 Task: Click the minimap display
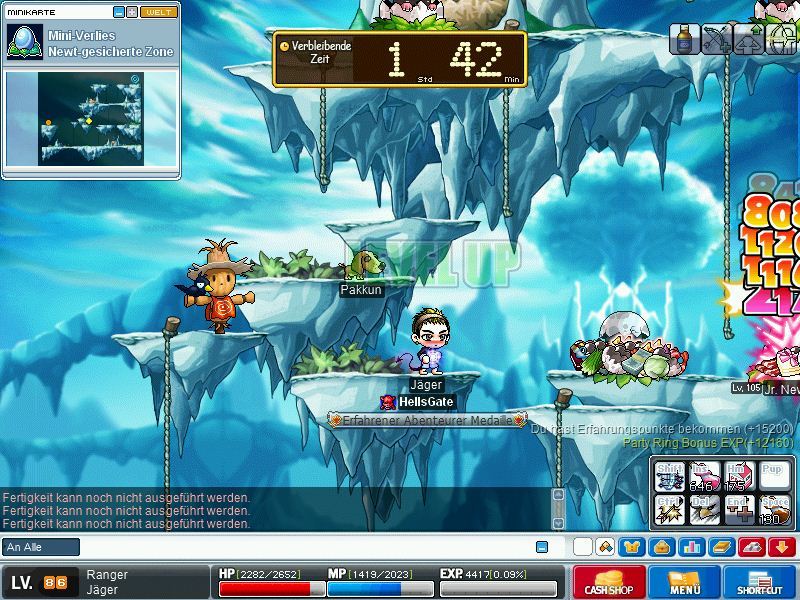pos(91,118)
